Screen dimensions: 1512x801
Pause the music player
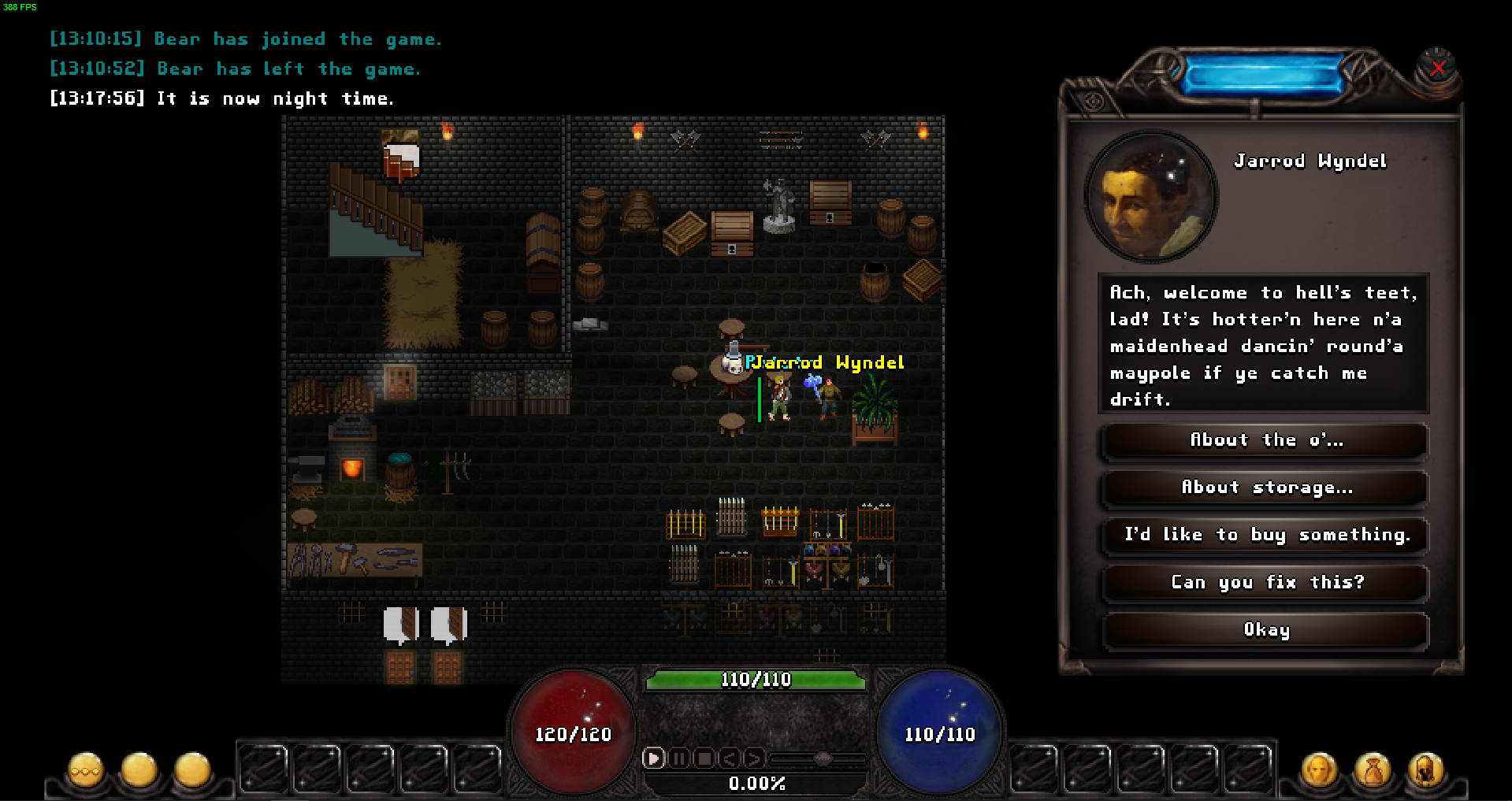tap(679, 758)
